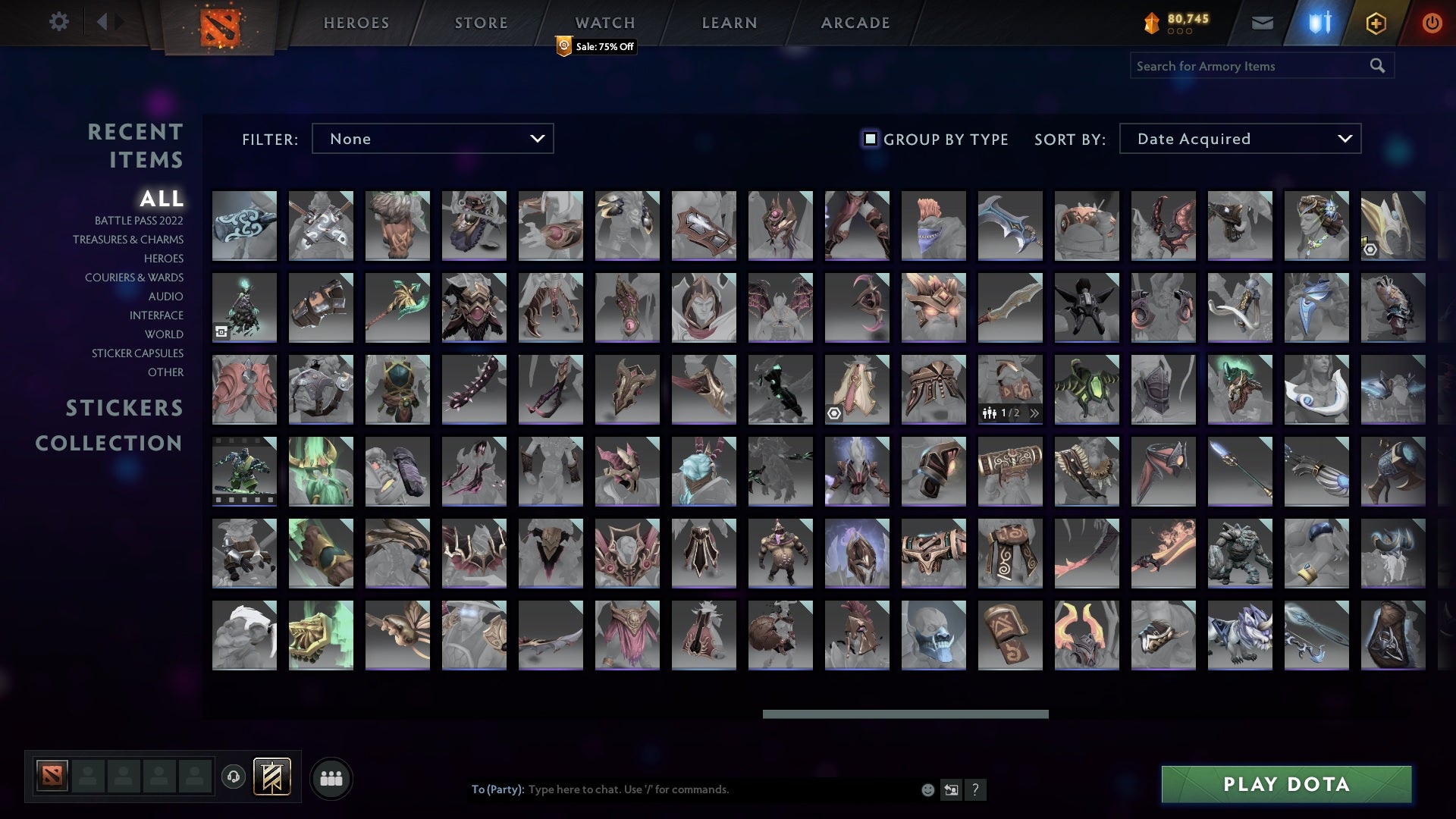Click the red power button icon

(1432, 23)
